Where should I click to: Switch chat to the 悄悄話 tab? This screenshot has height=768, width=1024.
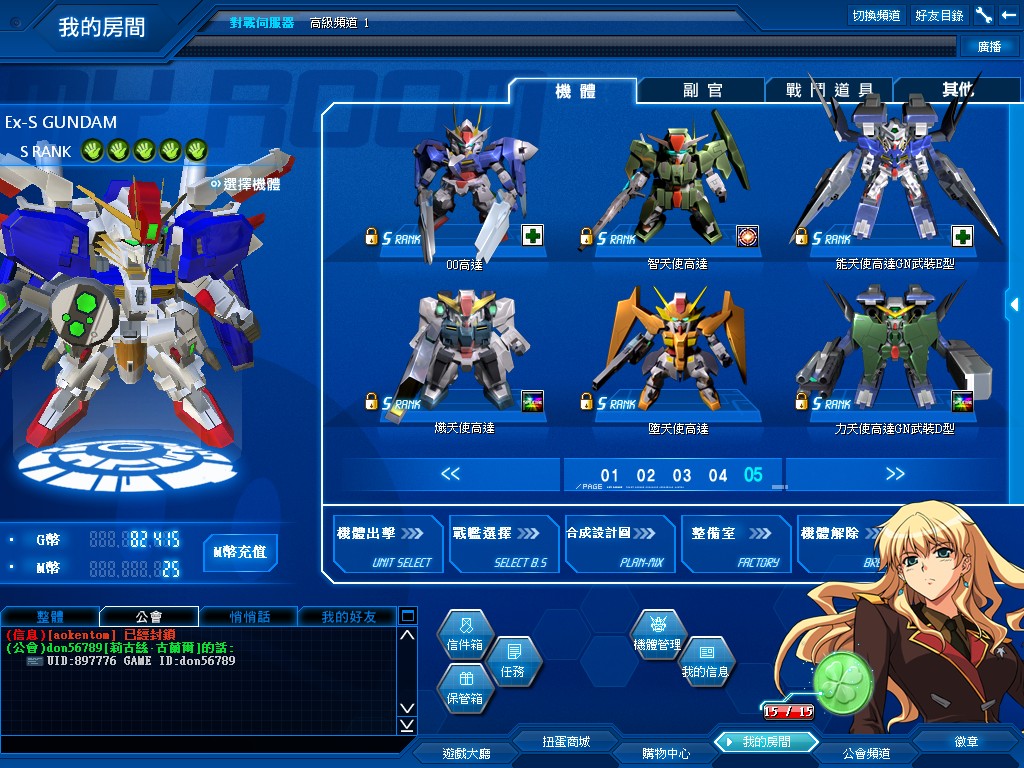(x=250, y=616)
